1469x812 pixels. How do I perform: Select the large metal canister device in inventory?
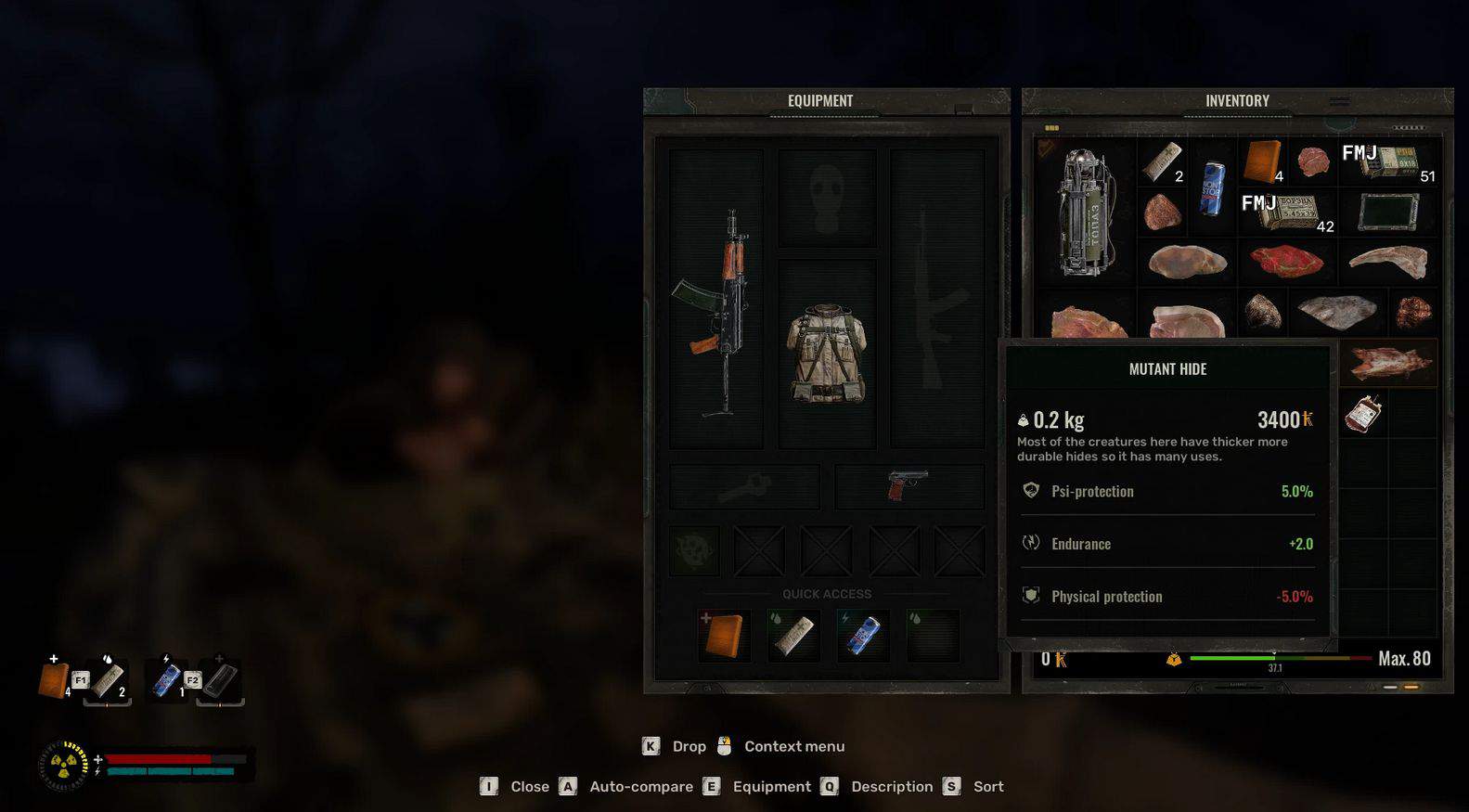(1086, 212)
